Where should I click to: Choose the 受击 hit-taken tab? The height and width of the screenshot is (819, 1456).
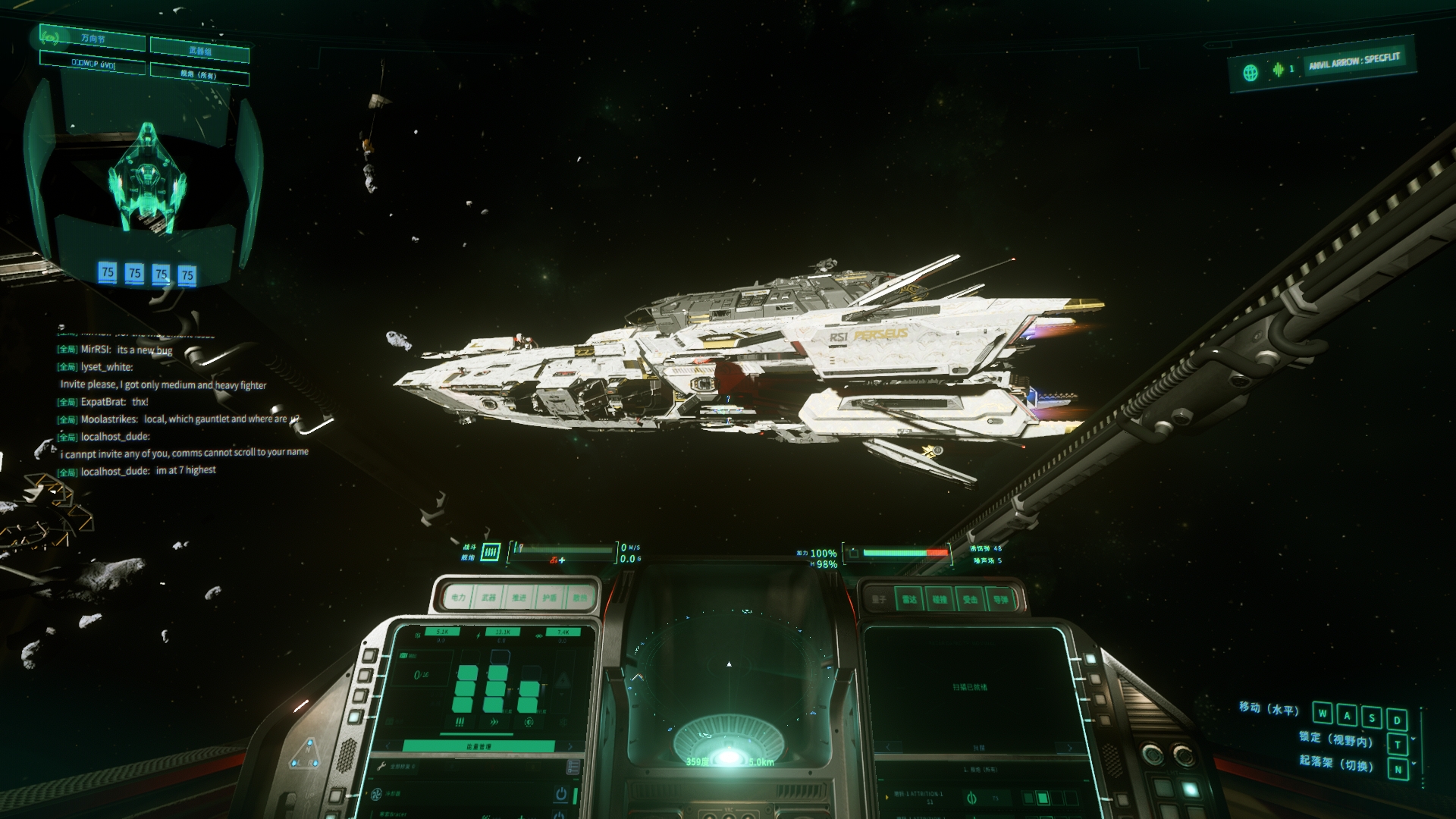[x=970, y=599]
